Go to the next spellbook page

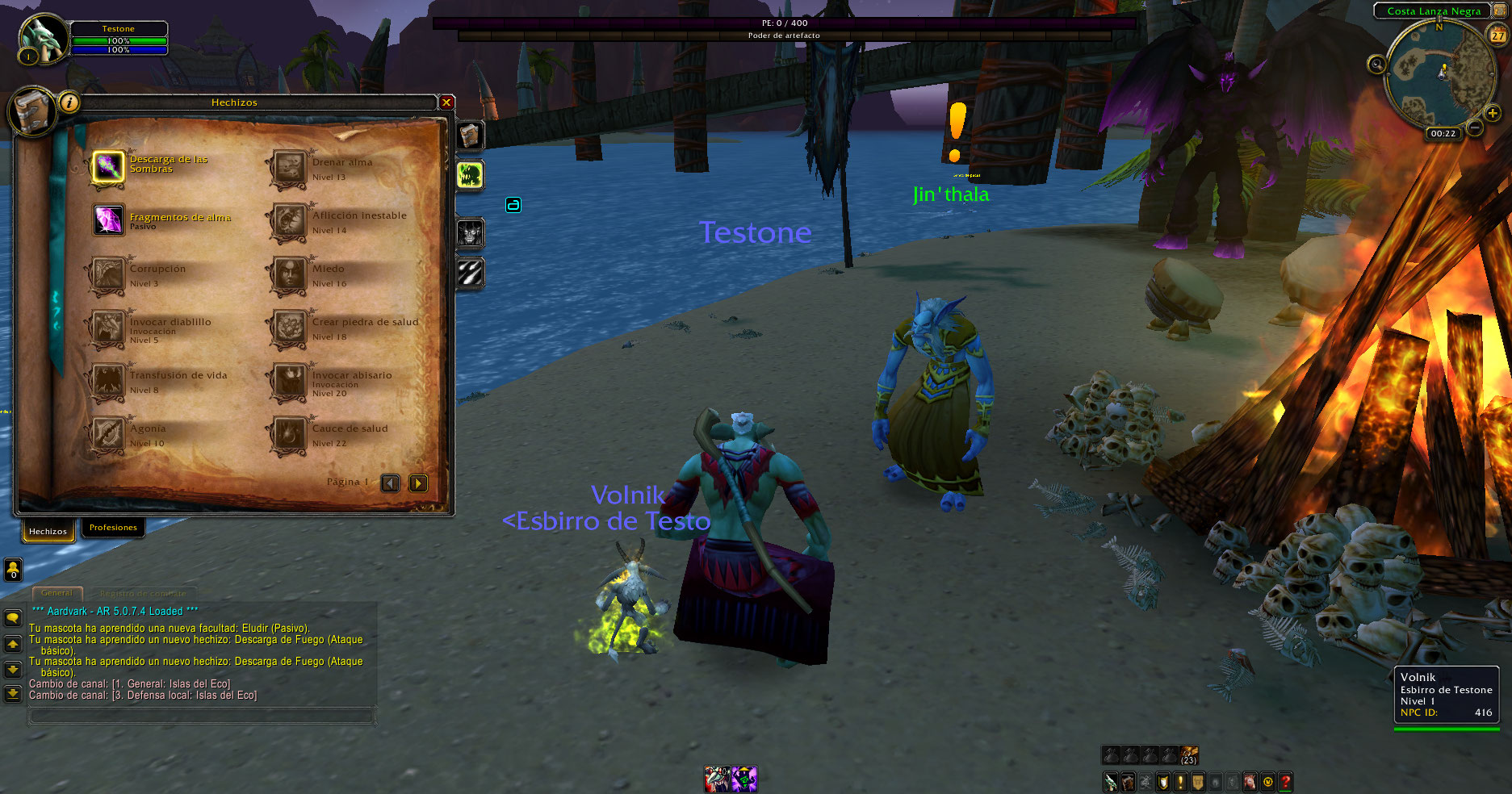[x=418, y=483]
